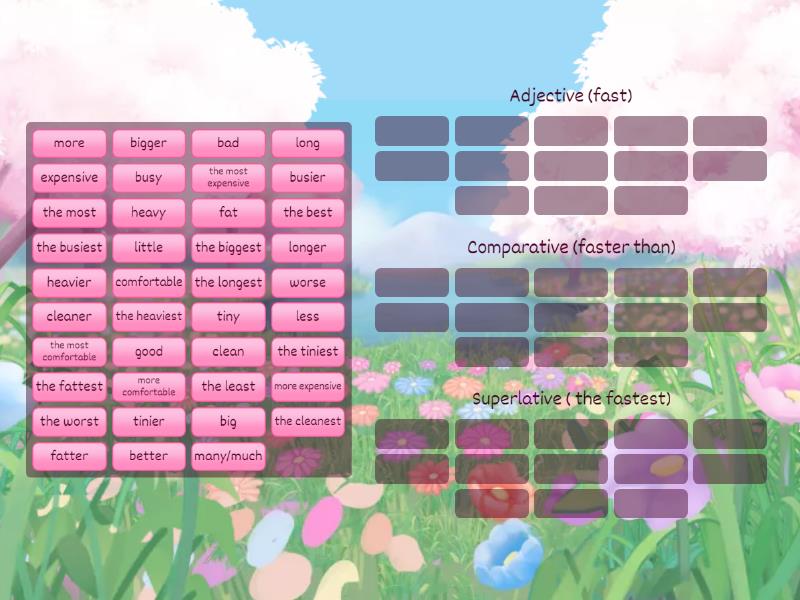
Task: Choose the "tiny" word tile
Action: coord(228,316)
